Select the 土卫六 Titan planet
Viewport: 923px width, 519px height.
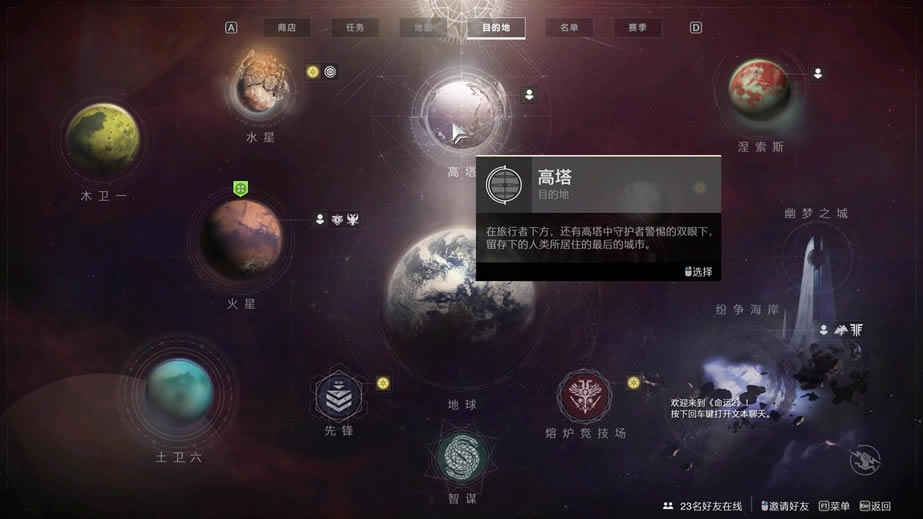(x=178, y=391)
